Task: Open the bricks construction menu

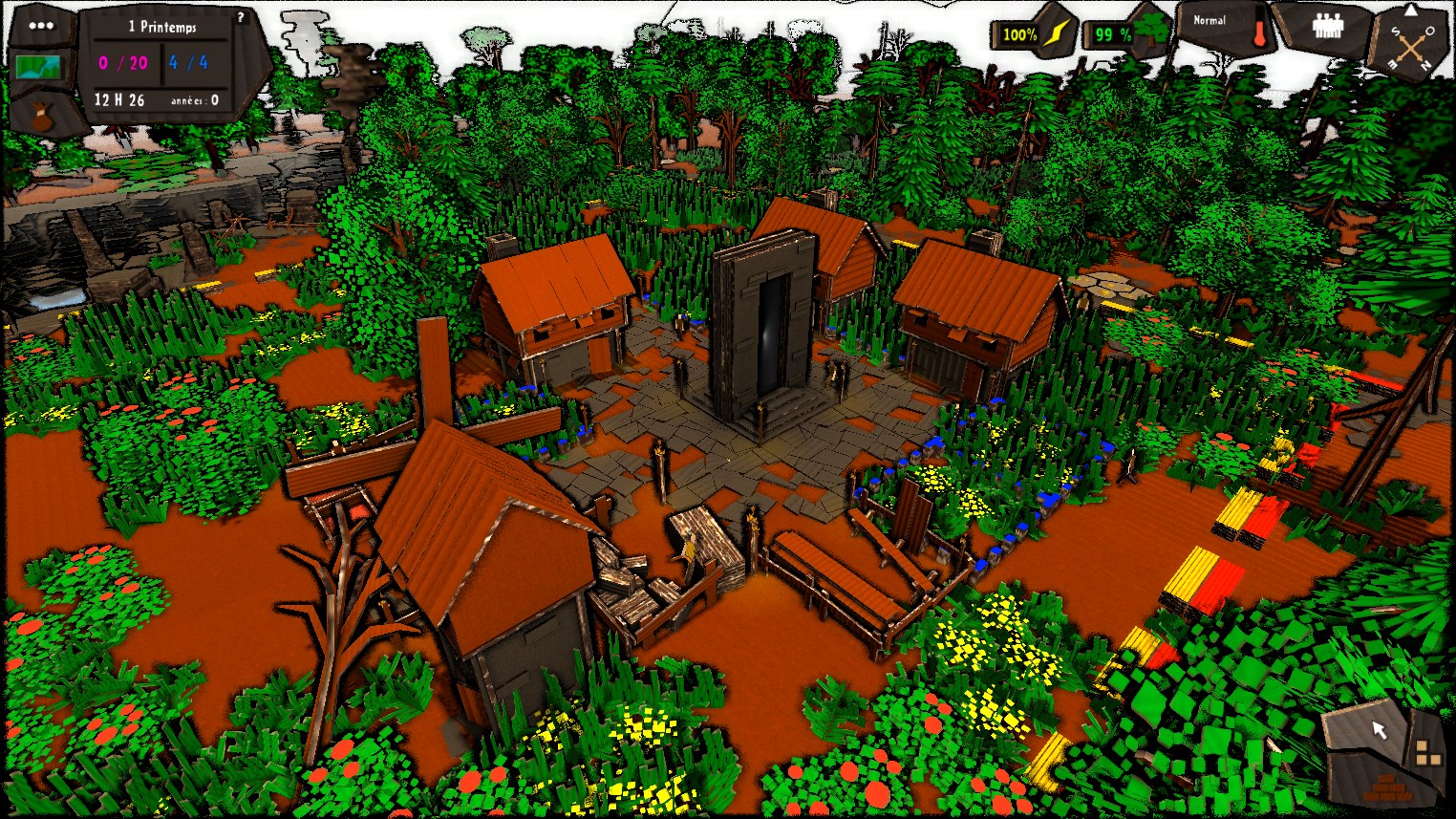Action: (1386, 788)
